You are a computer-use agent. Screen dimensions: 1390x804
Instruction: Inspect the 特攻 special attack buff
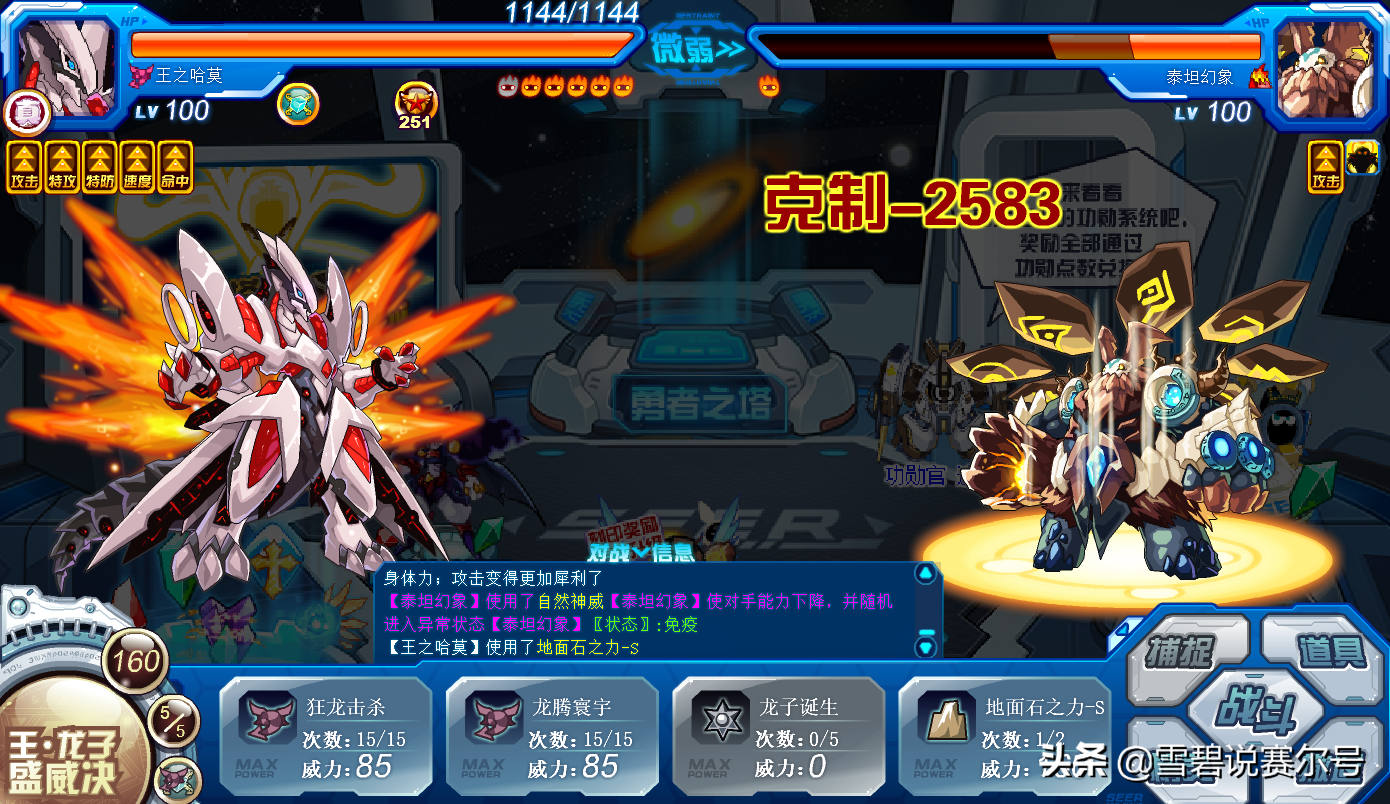tap(62, 166)
